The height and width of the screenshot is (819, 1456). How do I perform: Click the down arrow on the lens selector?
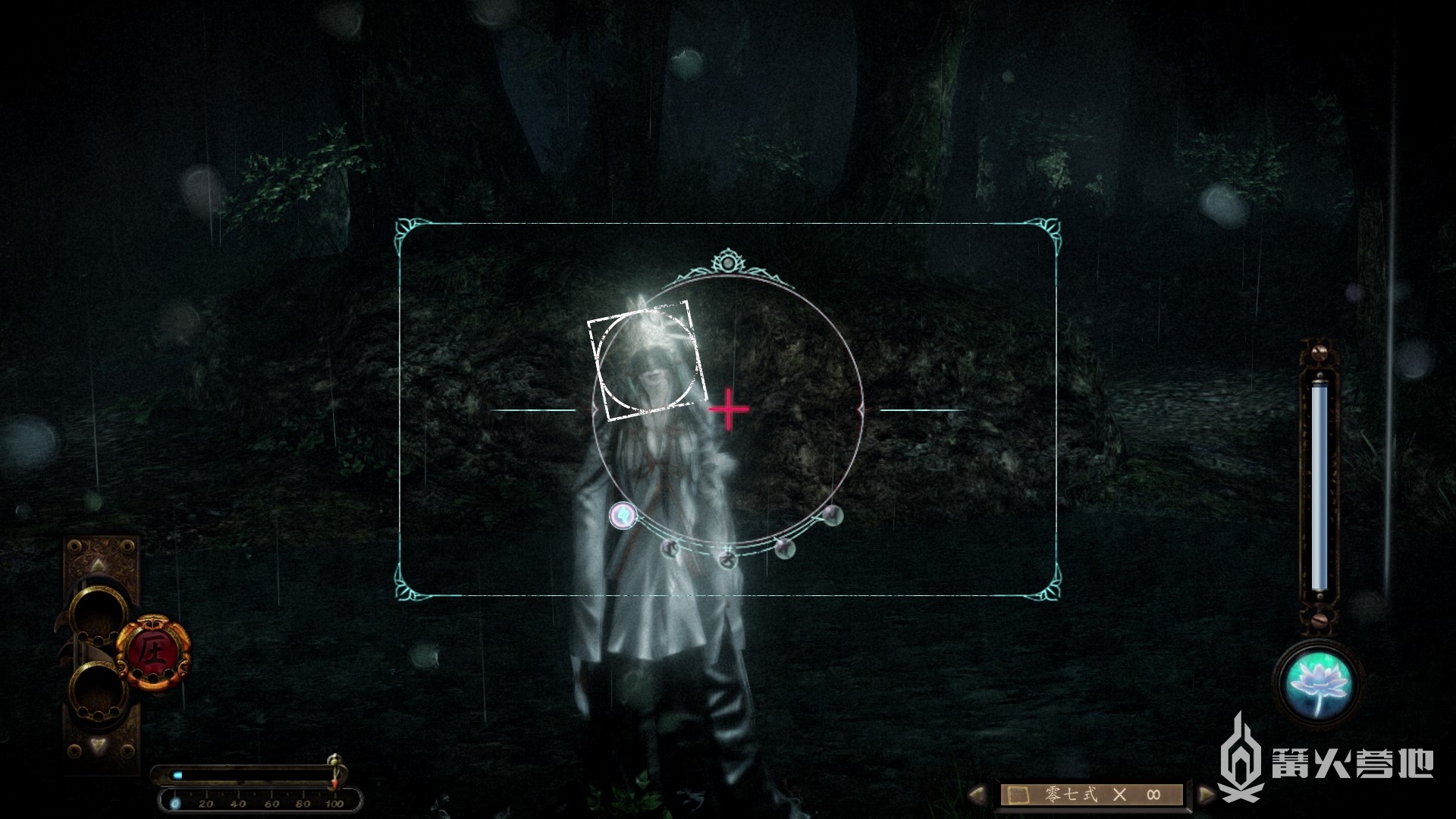tap(99, 745)
